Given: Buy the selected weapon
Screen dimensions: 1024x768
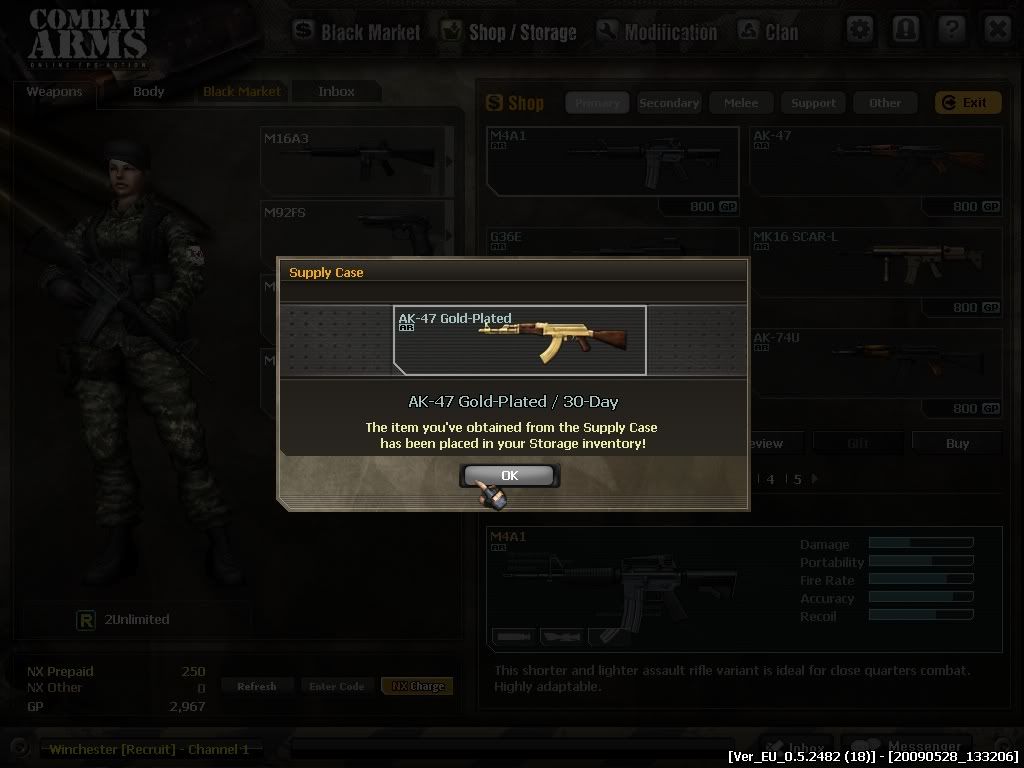Looking at the screenshot, I should click(x=957, y=443).
